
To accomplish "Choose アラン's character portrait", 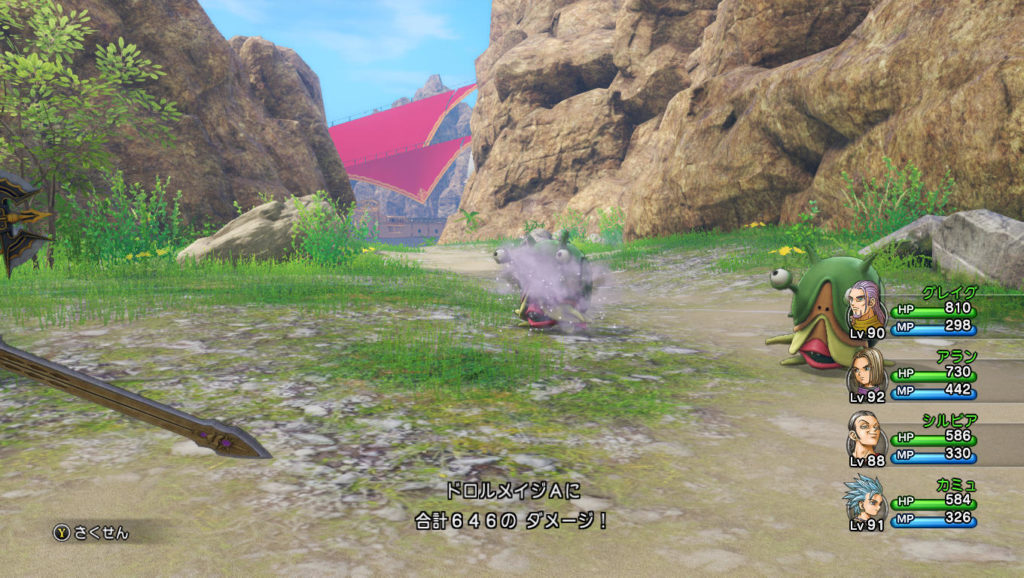I will [866, 370].
